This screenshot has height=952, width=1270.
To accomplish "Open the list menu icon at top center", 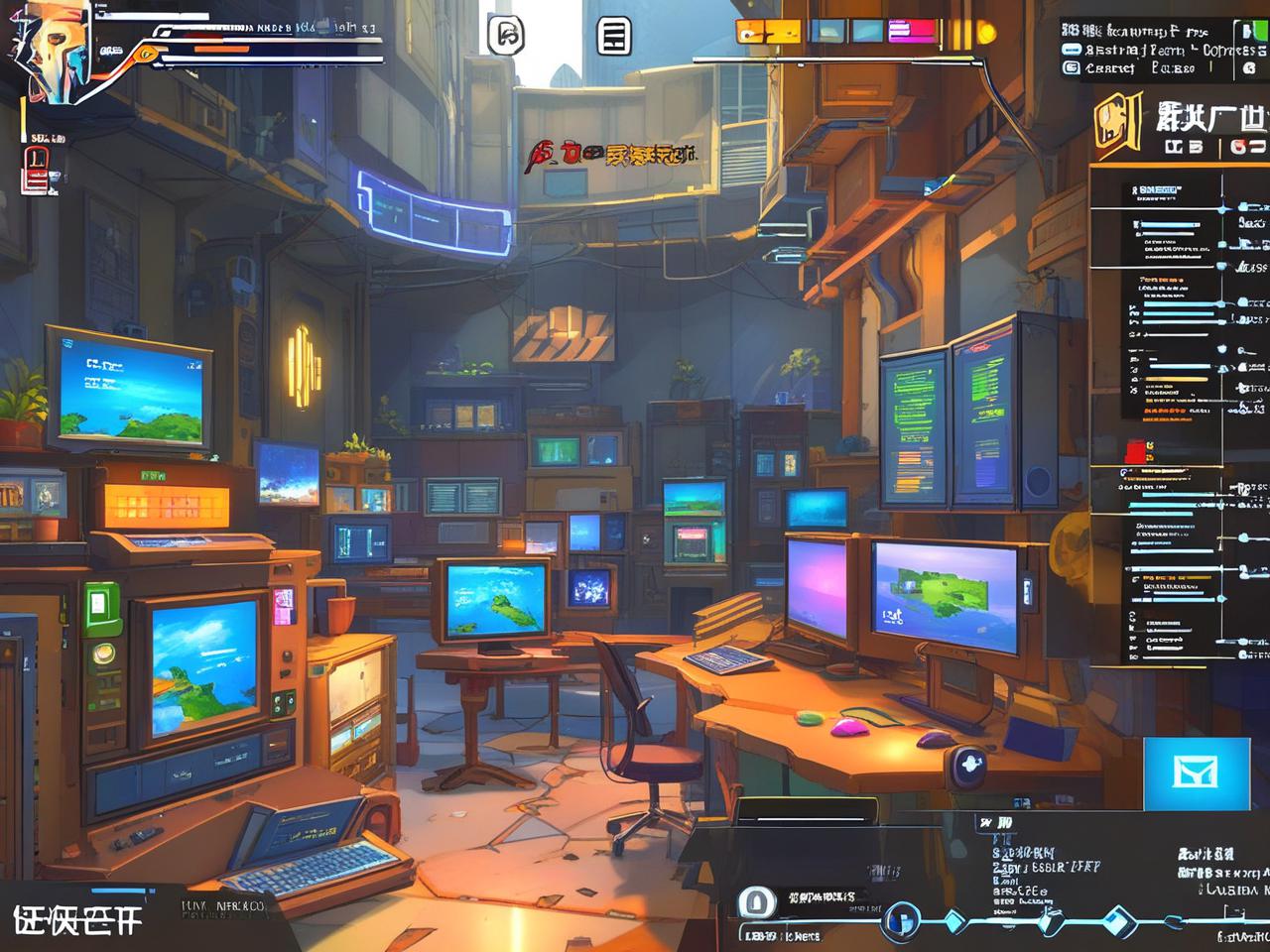I will coord(614,37).
